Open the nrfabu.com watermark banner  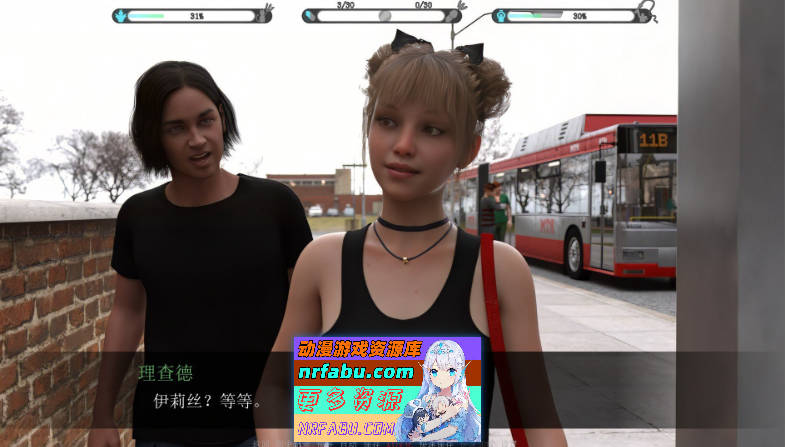[x=387, y=390]
